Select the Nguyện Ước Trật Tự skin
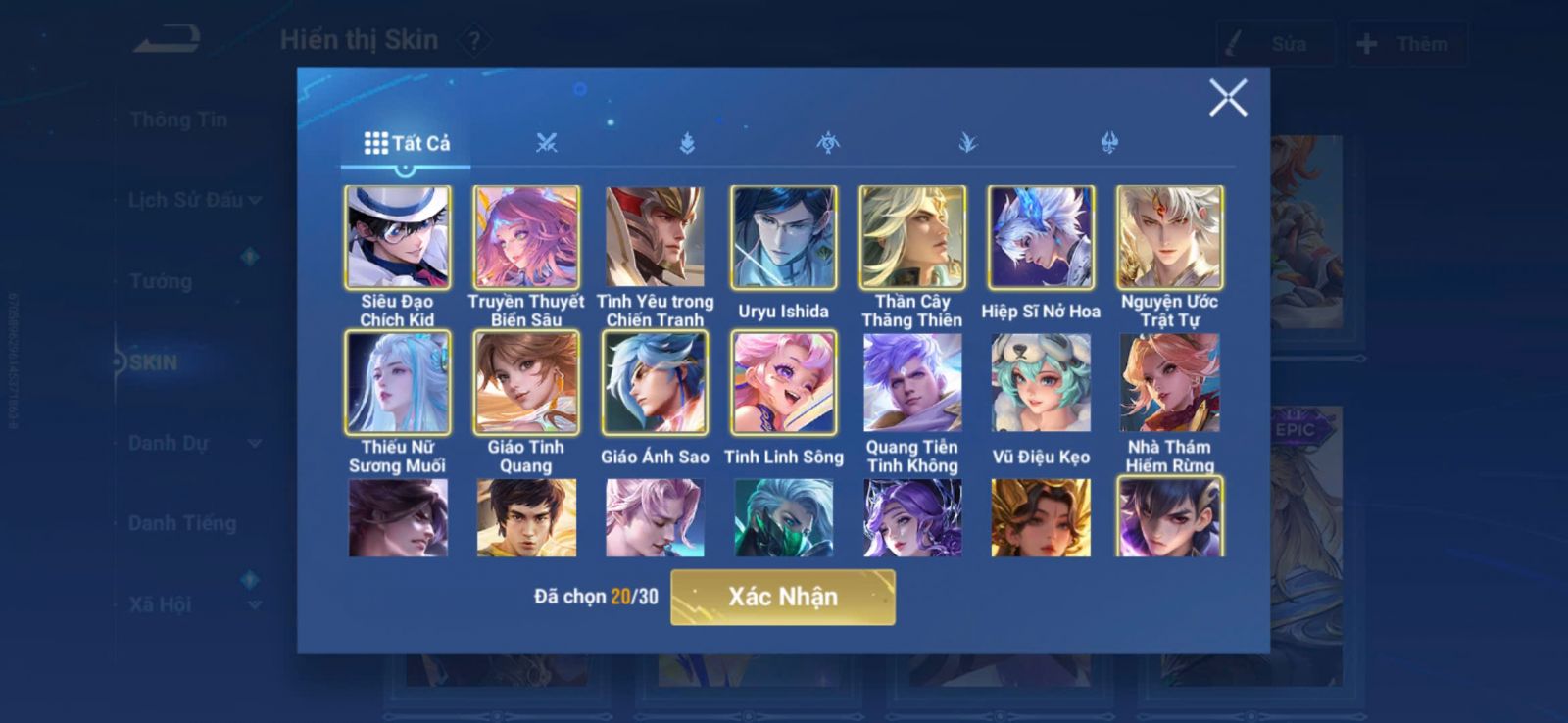 click(1169, 237)
